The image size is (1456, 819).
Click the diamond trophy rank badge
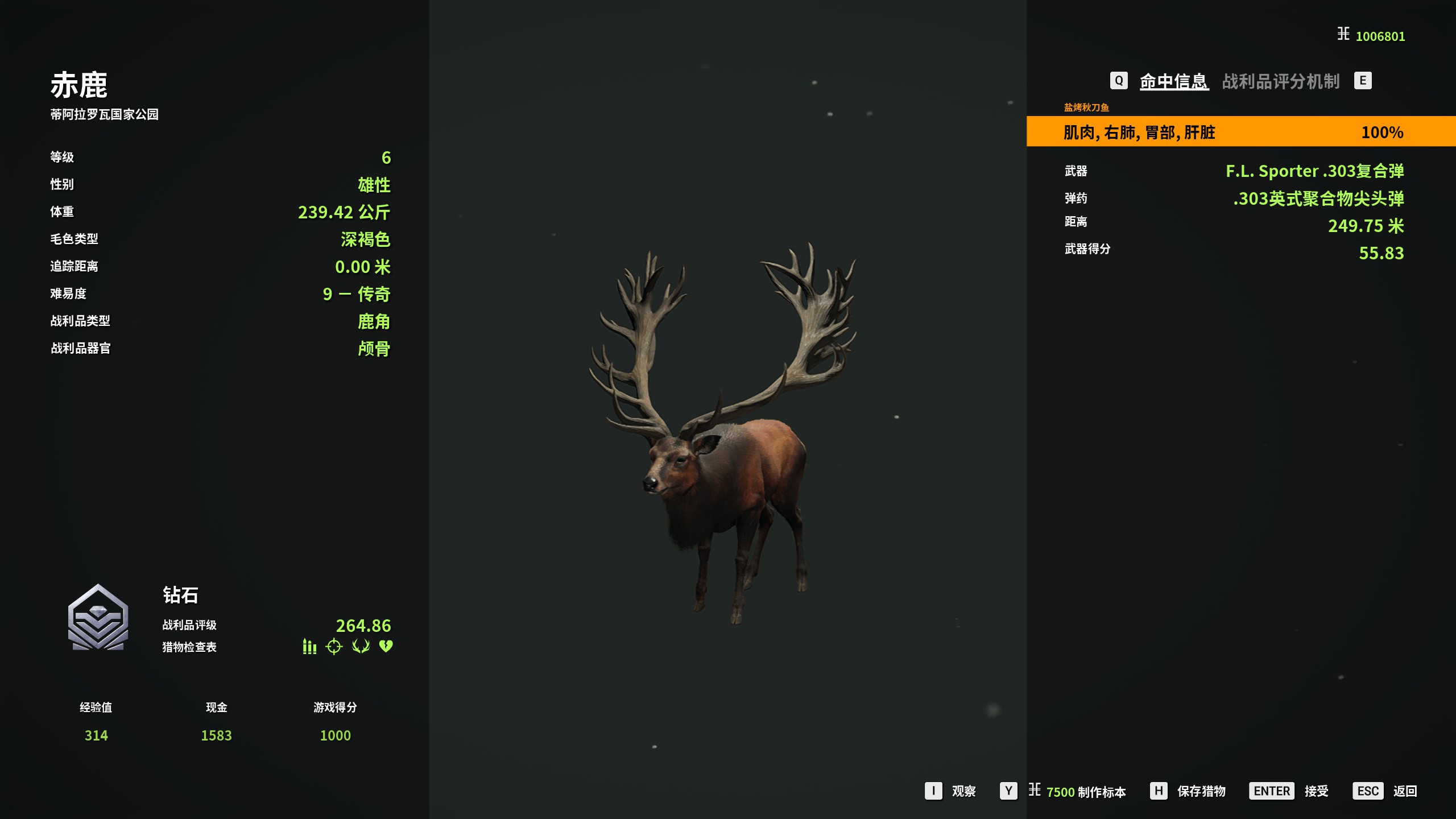pos(98,618)
